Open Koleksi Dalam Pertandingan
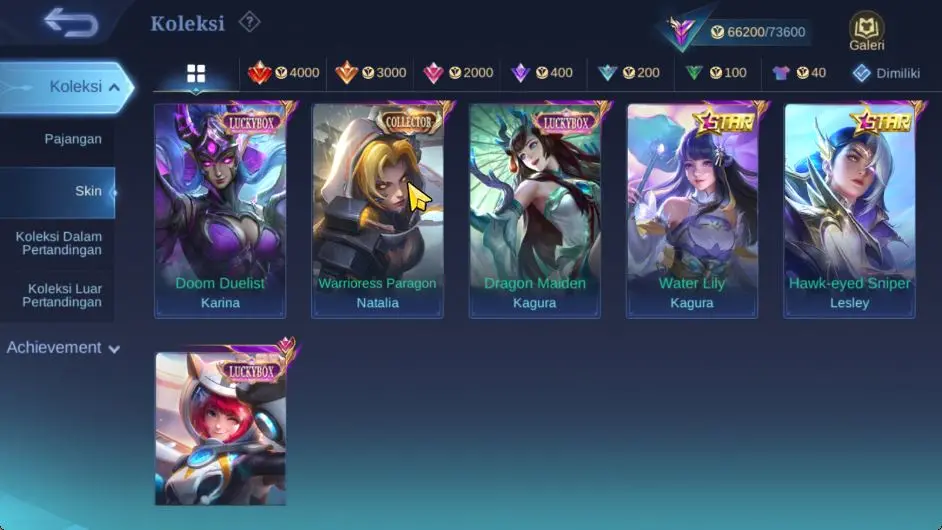 (x=59, y=244)
